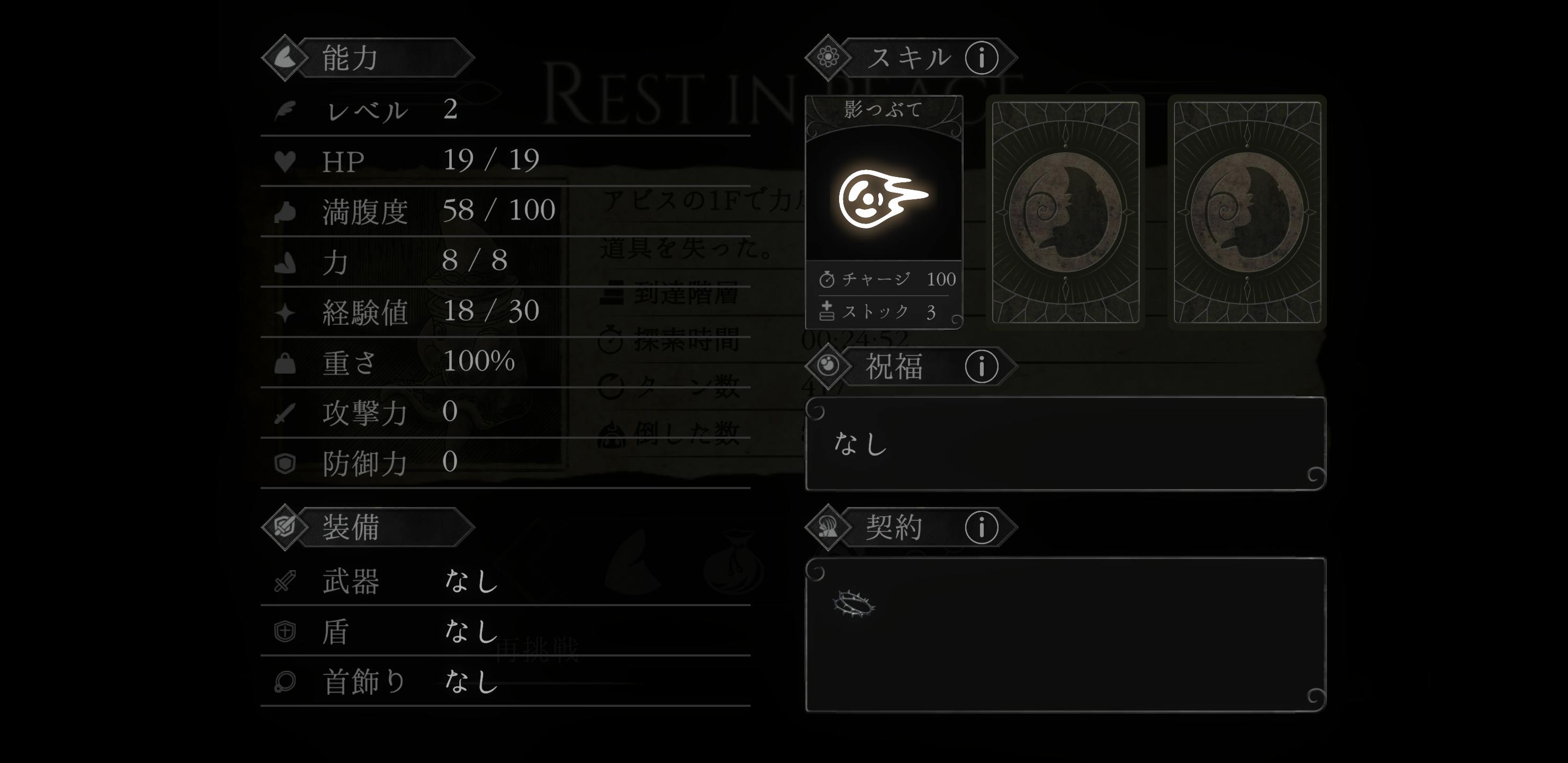Select the thorn crown contract icon

pos(854,605)
